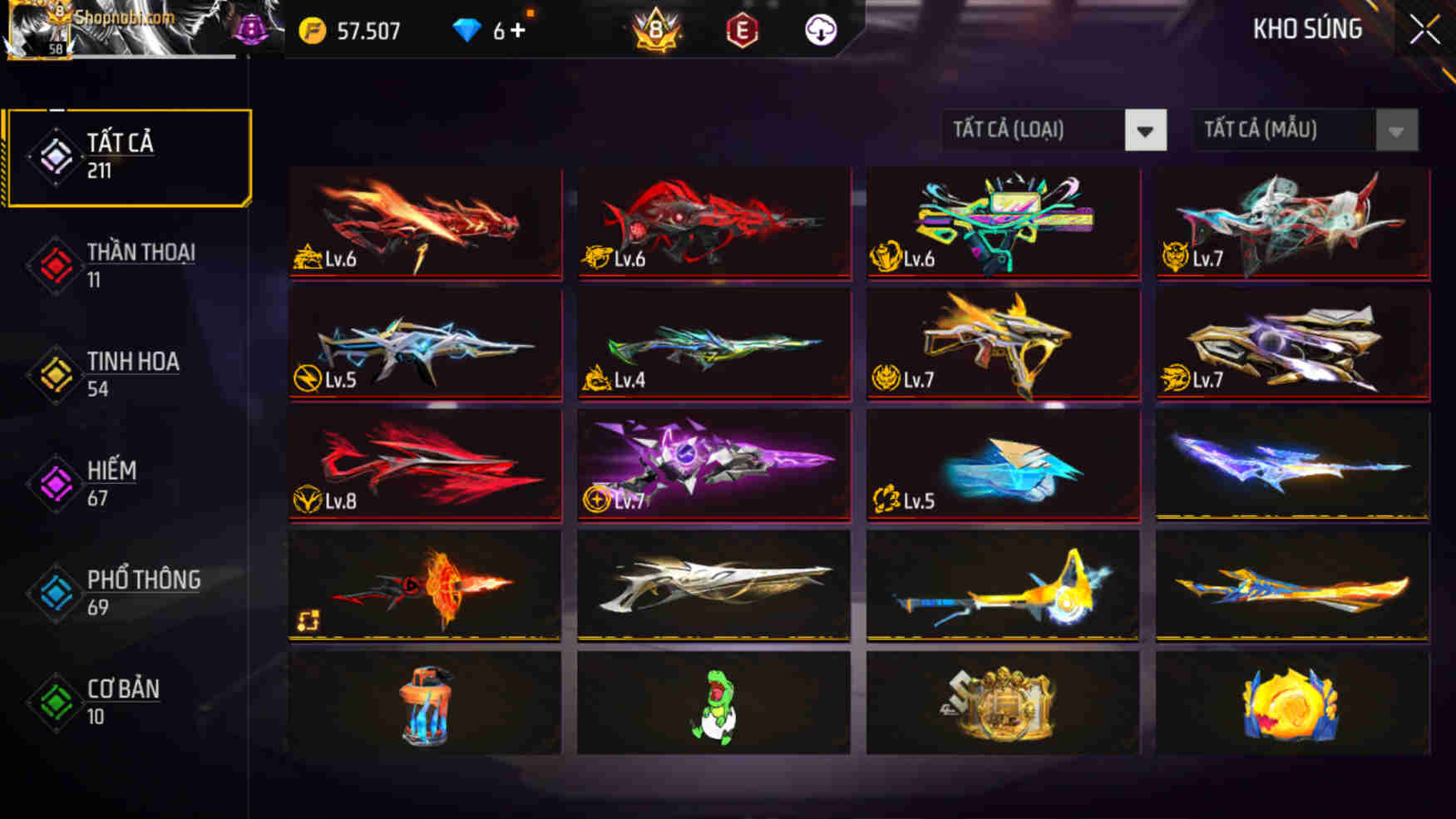
Task: Click the down arrow beside TẤT CẢ (LOẠI)
Action: pos(1145,130)
